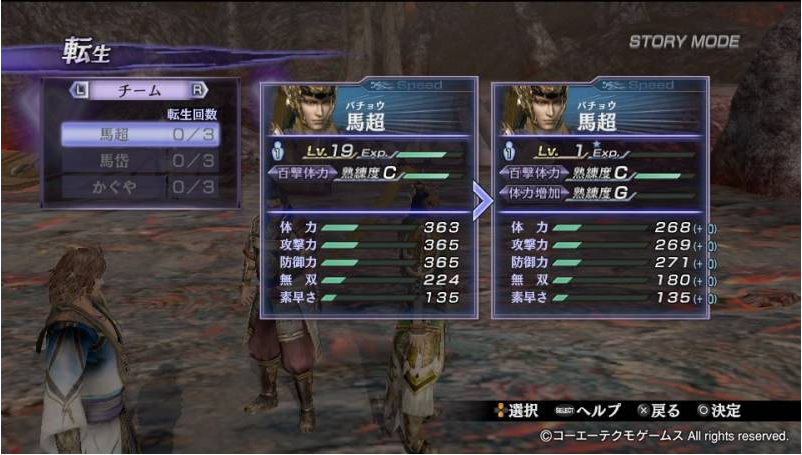Screen dimensions: 802x455
Task: Click the R arrow beside チーム
Action: [x=198, y=91]
